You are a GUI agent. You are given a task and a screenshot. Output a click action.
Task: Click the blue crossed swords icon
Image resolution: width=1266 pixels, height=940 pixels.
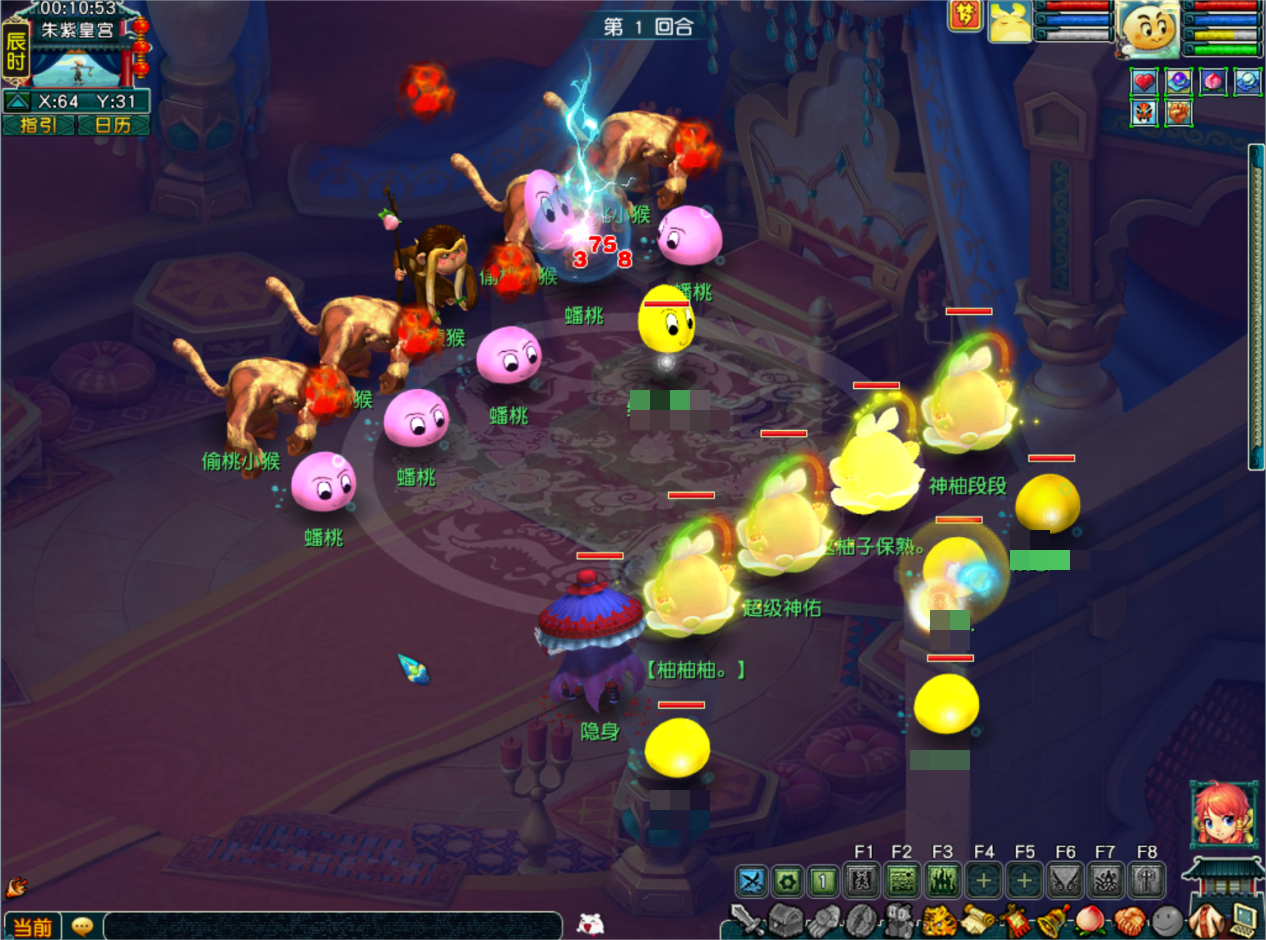tap(752, 881)
